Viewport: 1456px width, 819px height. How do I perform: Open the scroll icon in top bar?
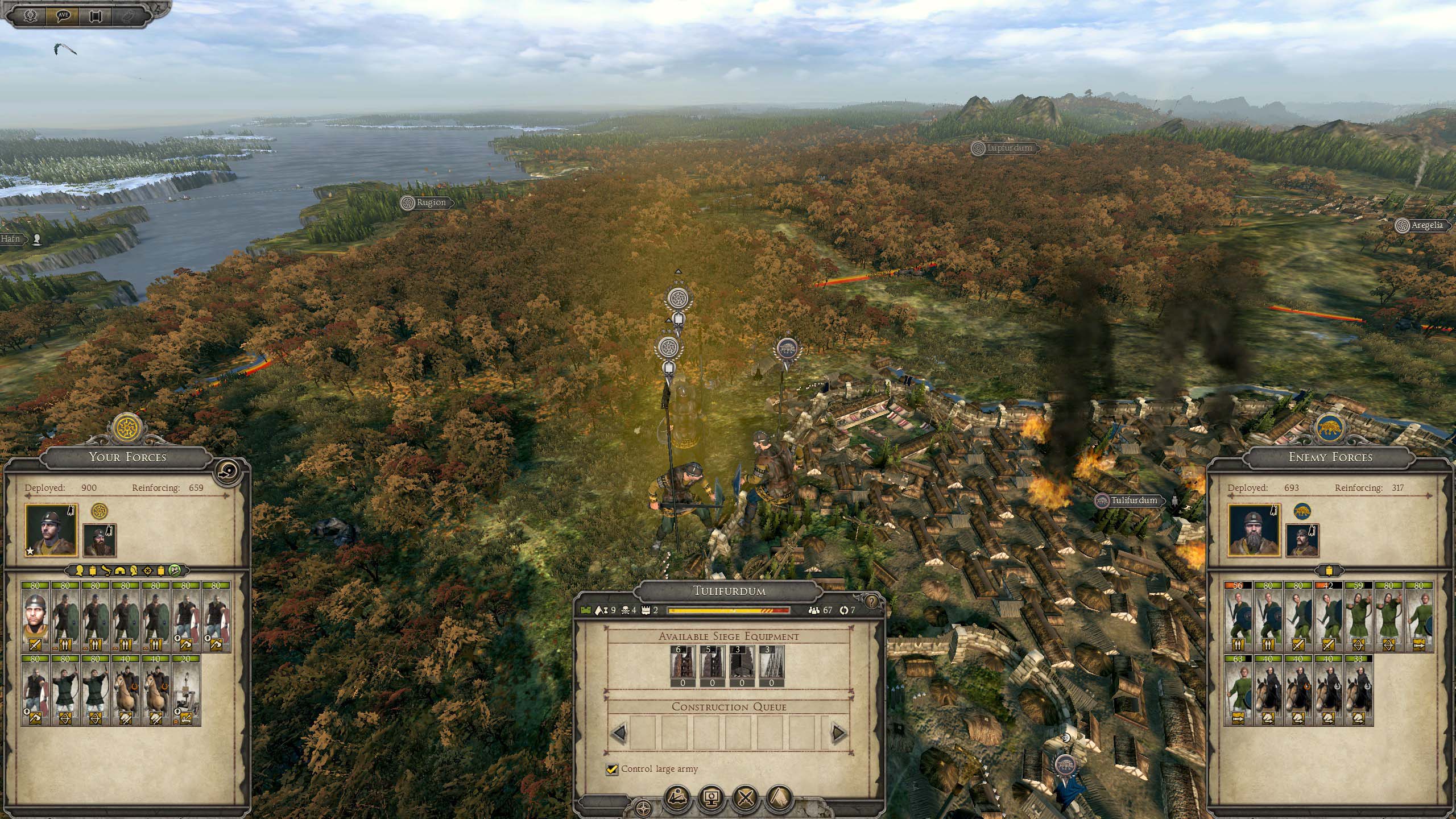(95, 15)
